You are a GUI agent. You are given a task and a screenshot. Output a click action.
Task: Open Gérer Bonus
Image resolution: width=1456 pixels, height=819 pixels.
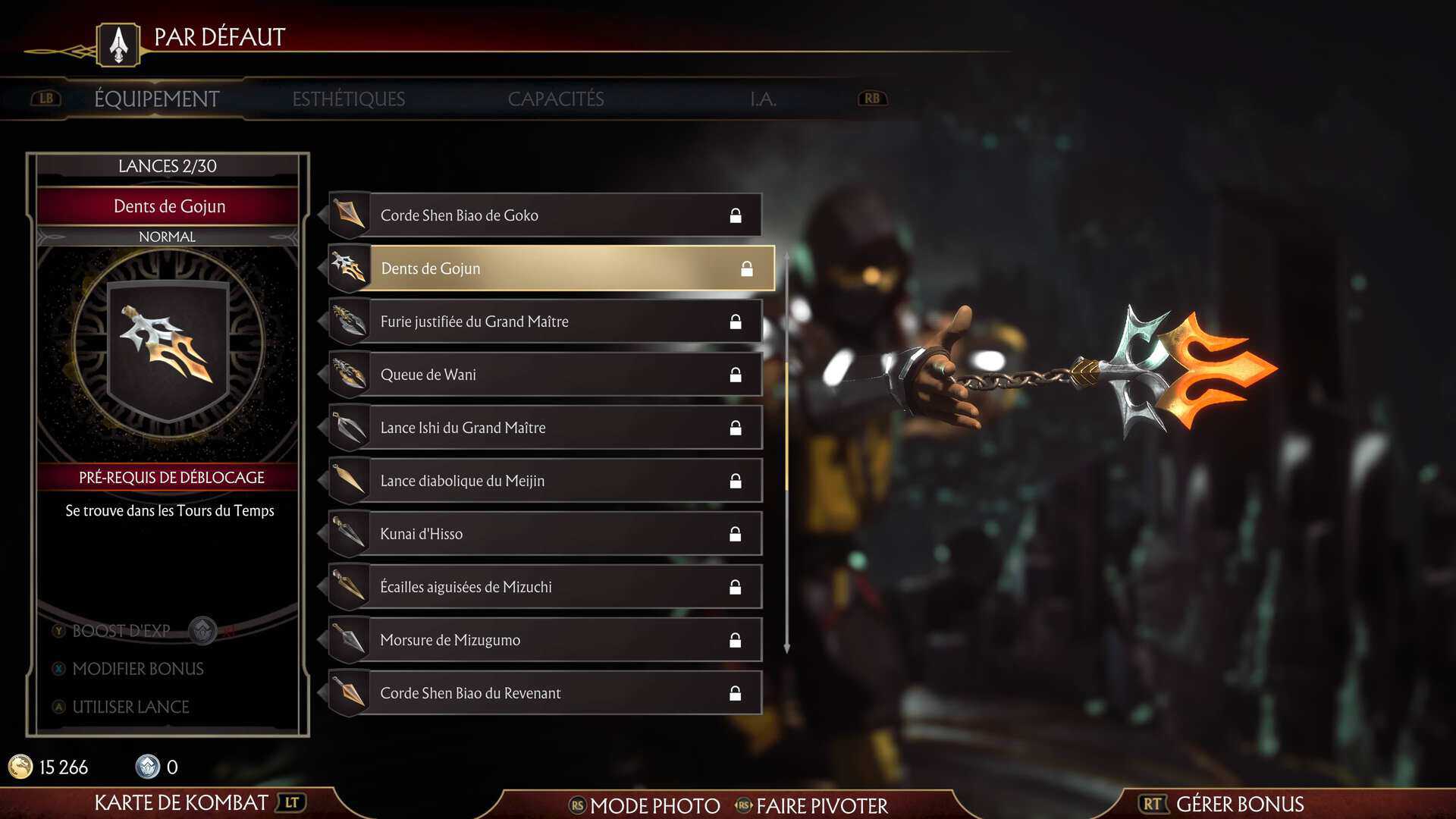[x=1238, y=804]
